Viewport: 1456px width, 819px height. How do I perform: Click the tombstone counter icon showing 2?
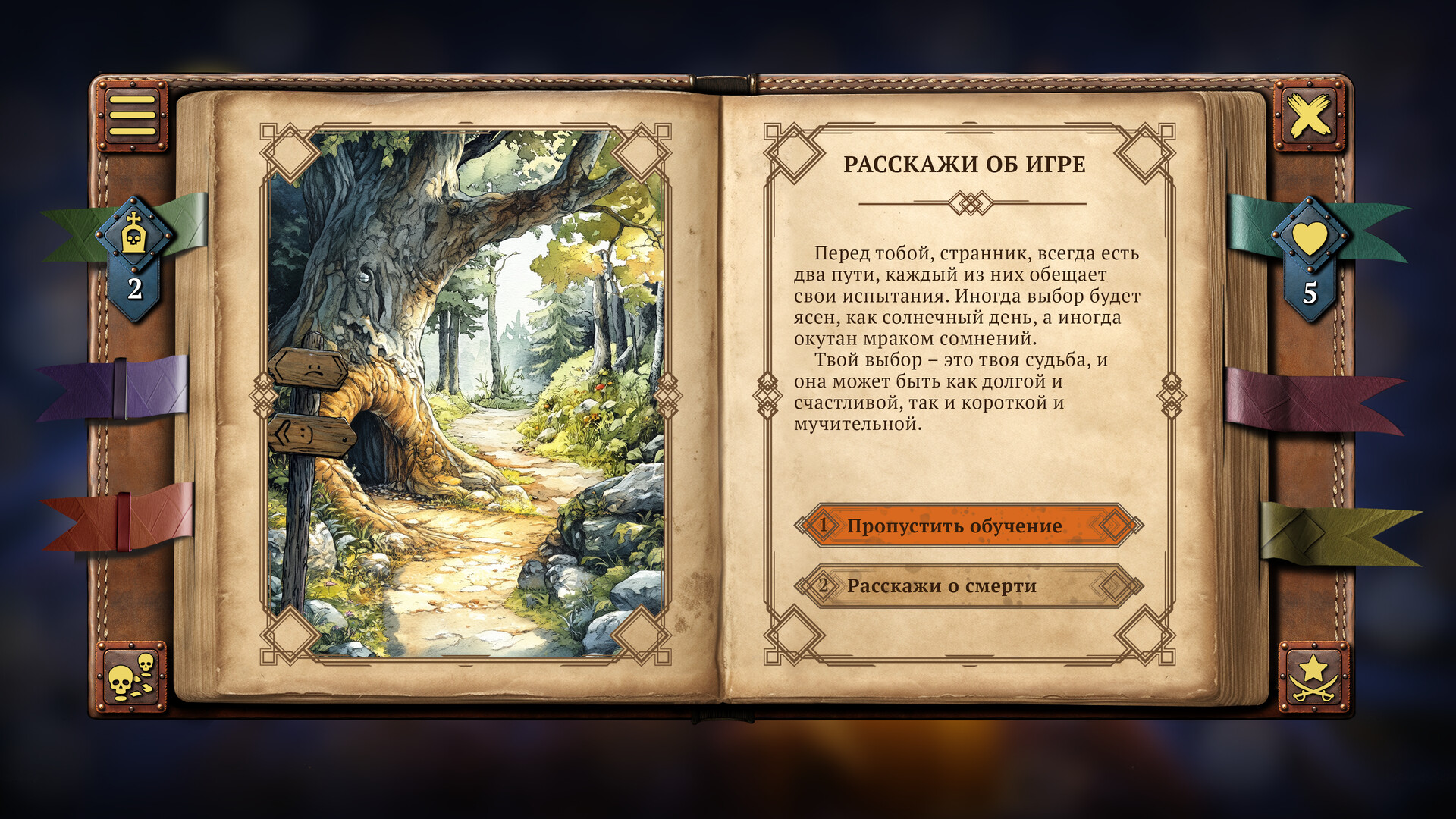pos(135,241)
